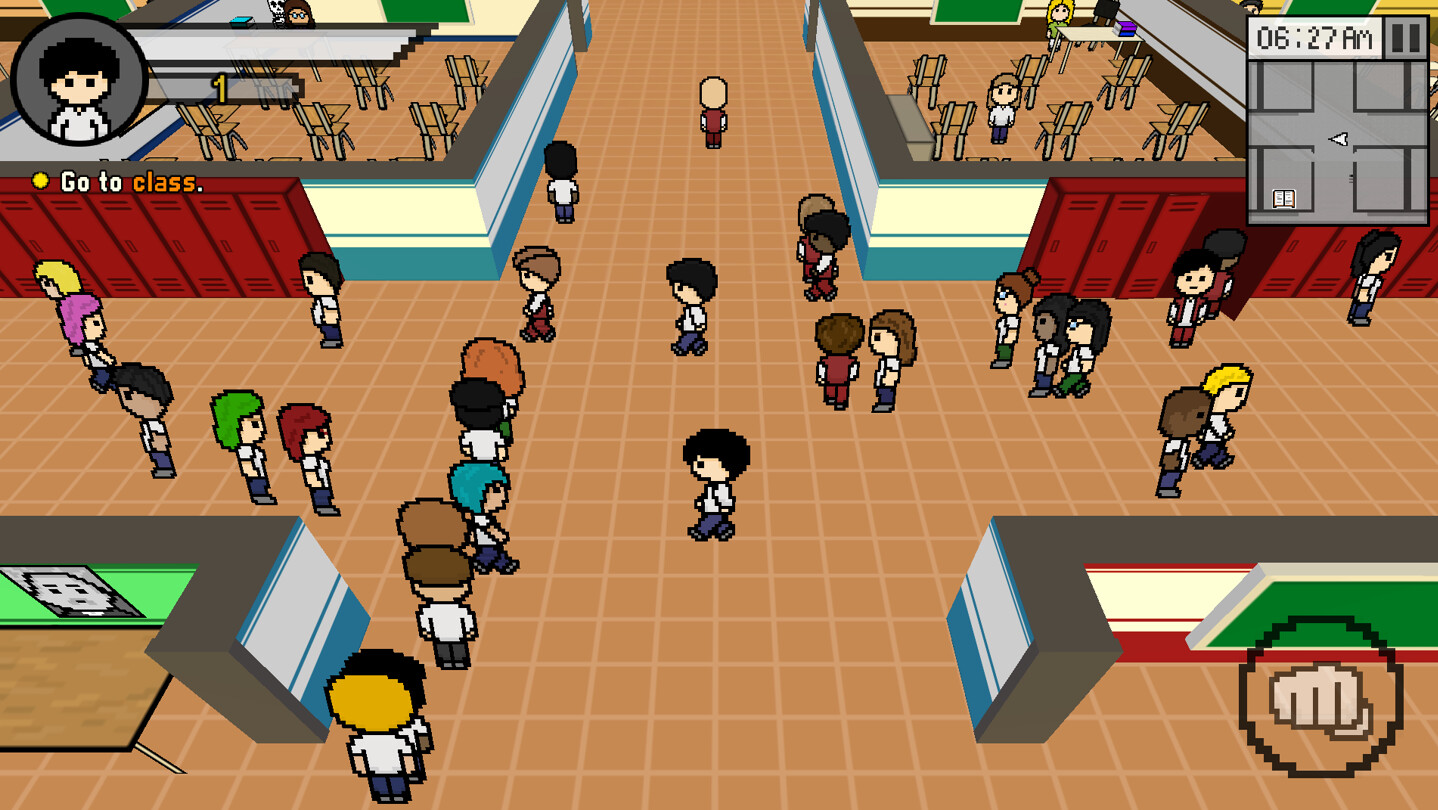Click the player arrow marker on the minimap

(x=1338, y=139)
